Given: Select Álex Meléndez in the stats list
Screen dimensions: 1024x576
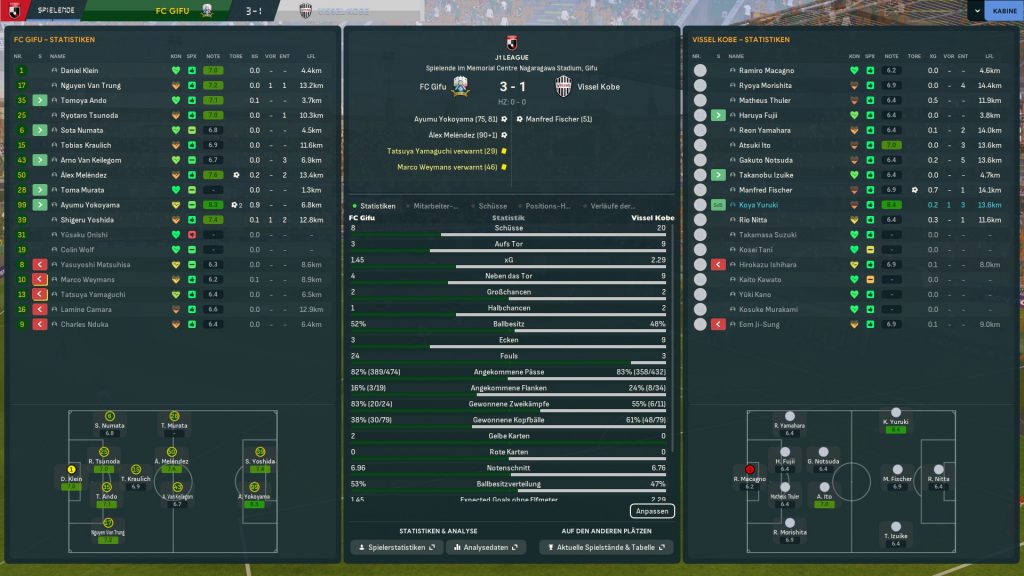Looking at the screenshot, I should point(85,175).
